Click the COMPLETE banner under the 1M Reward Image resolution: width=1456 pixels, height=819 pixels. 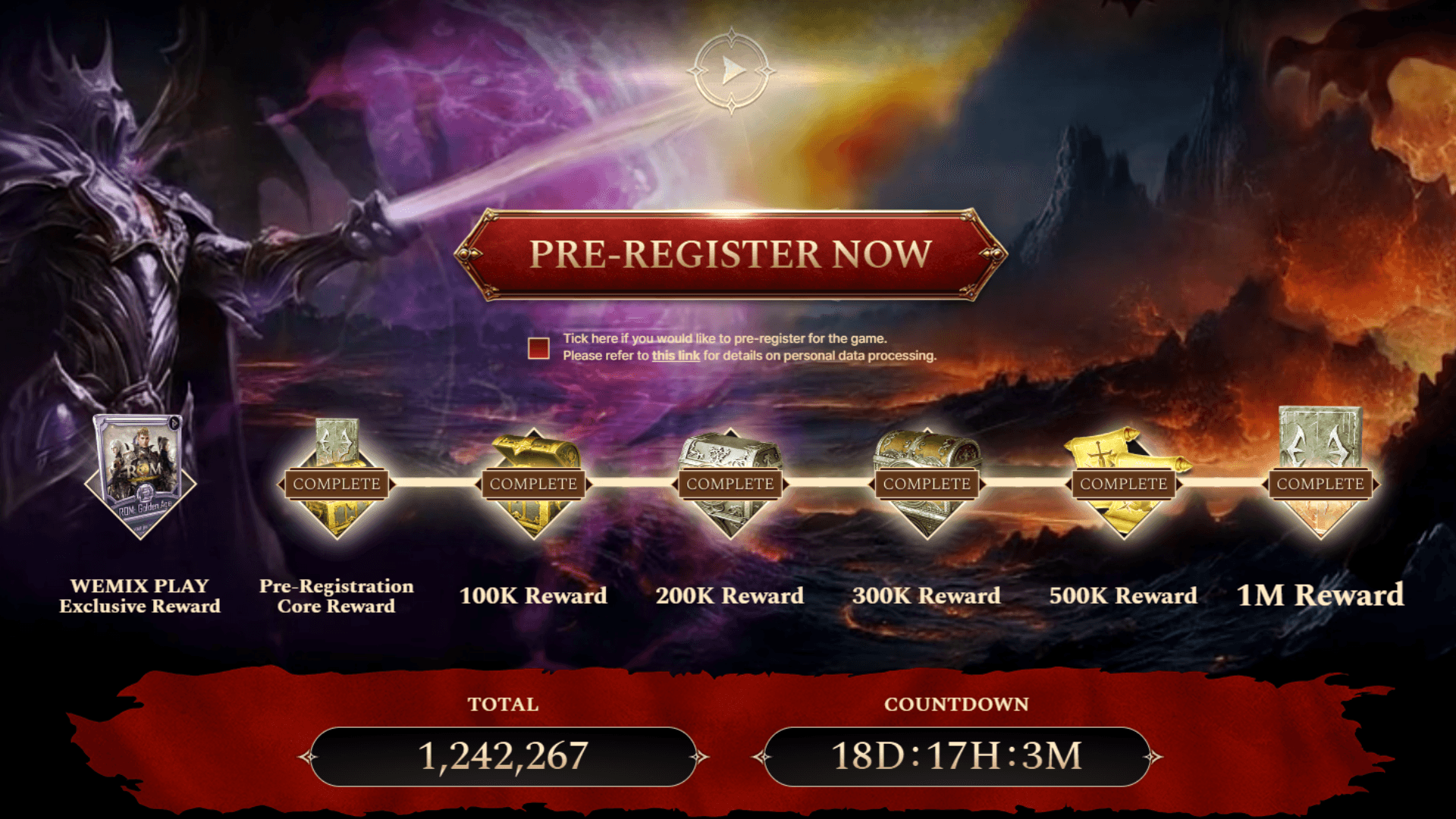(1319, 483)
